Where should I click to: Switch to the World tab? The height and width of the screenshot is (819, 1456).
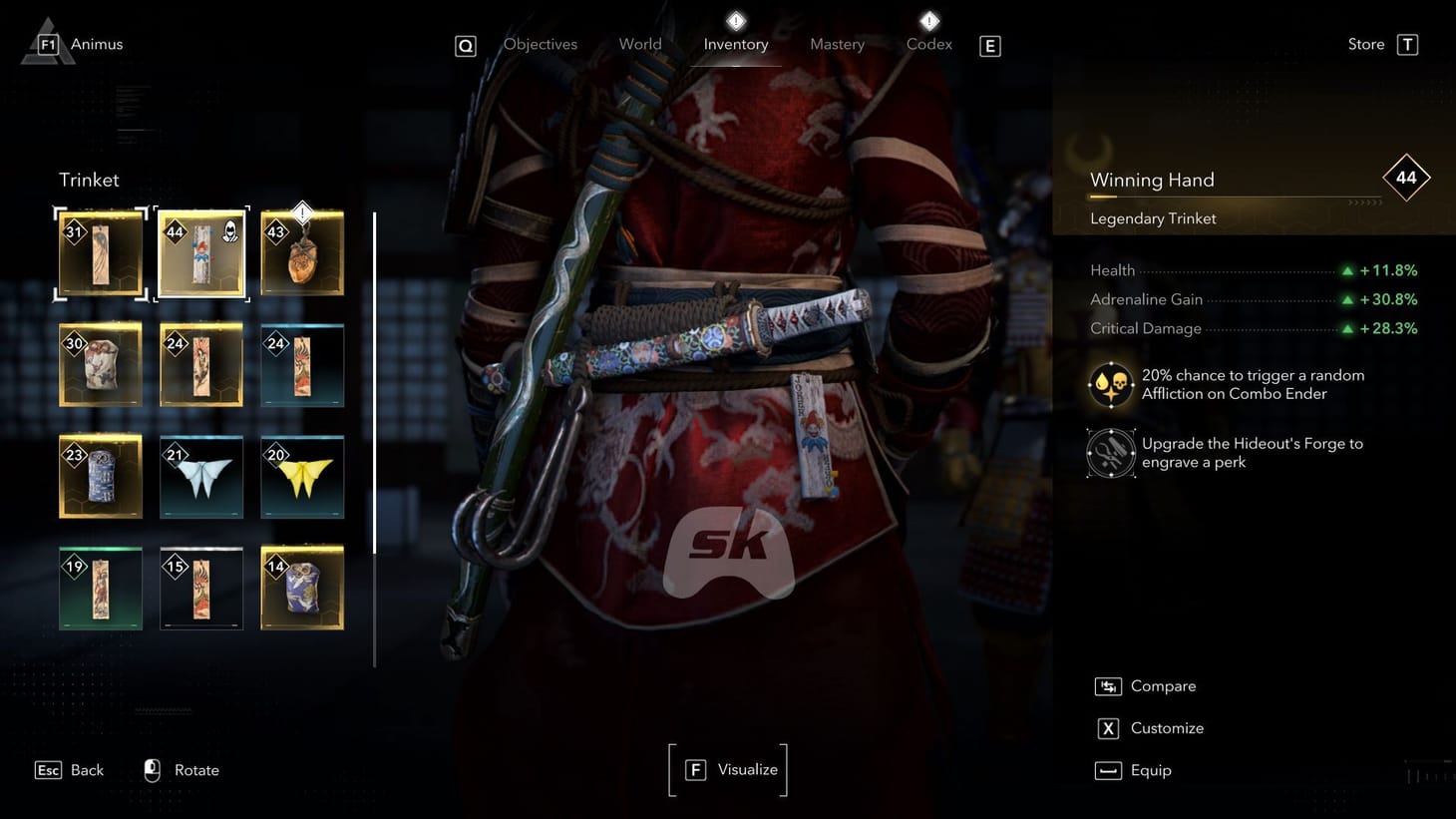coord(640,44)
